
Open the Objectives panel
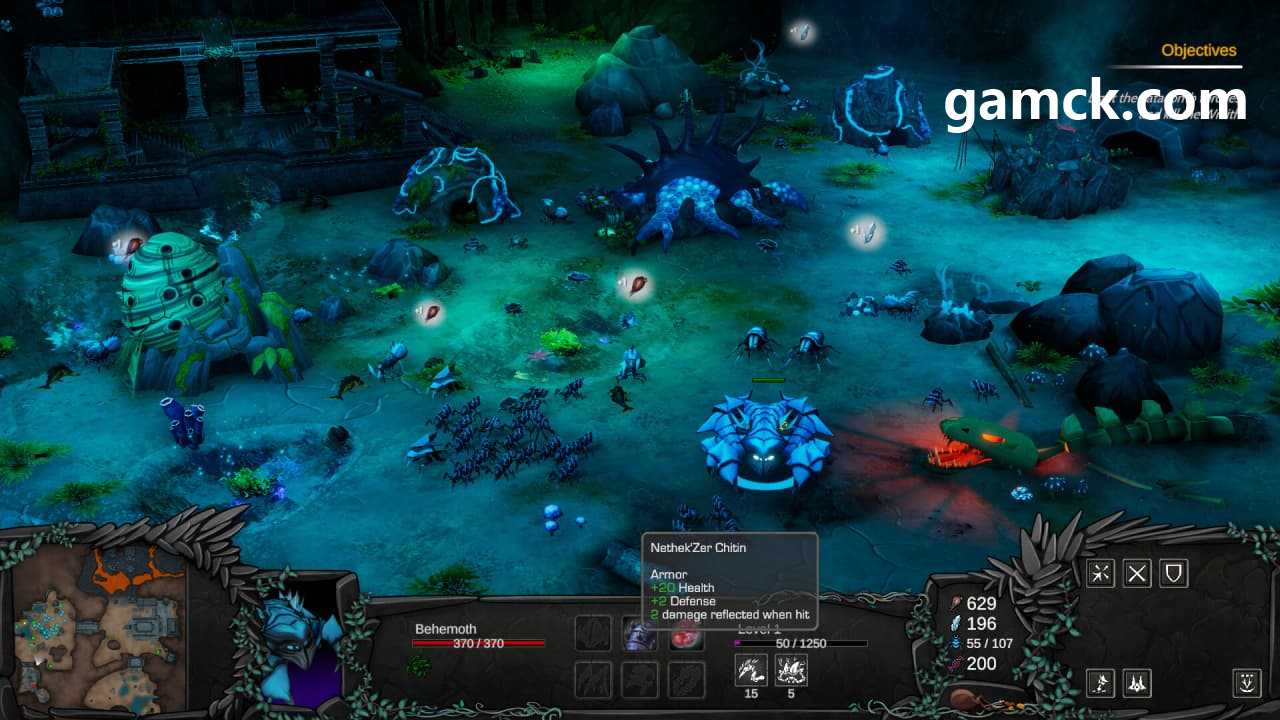point(1198,50)
